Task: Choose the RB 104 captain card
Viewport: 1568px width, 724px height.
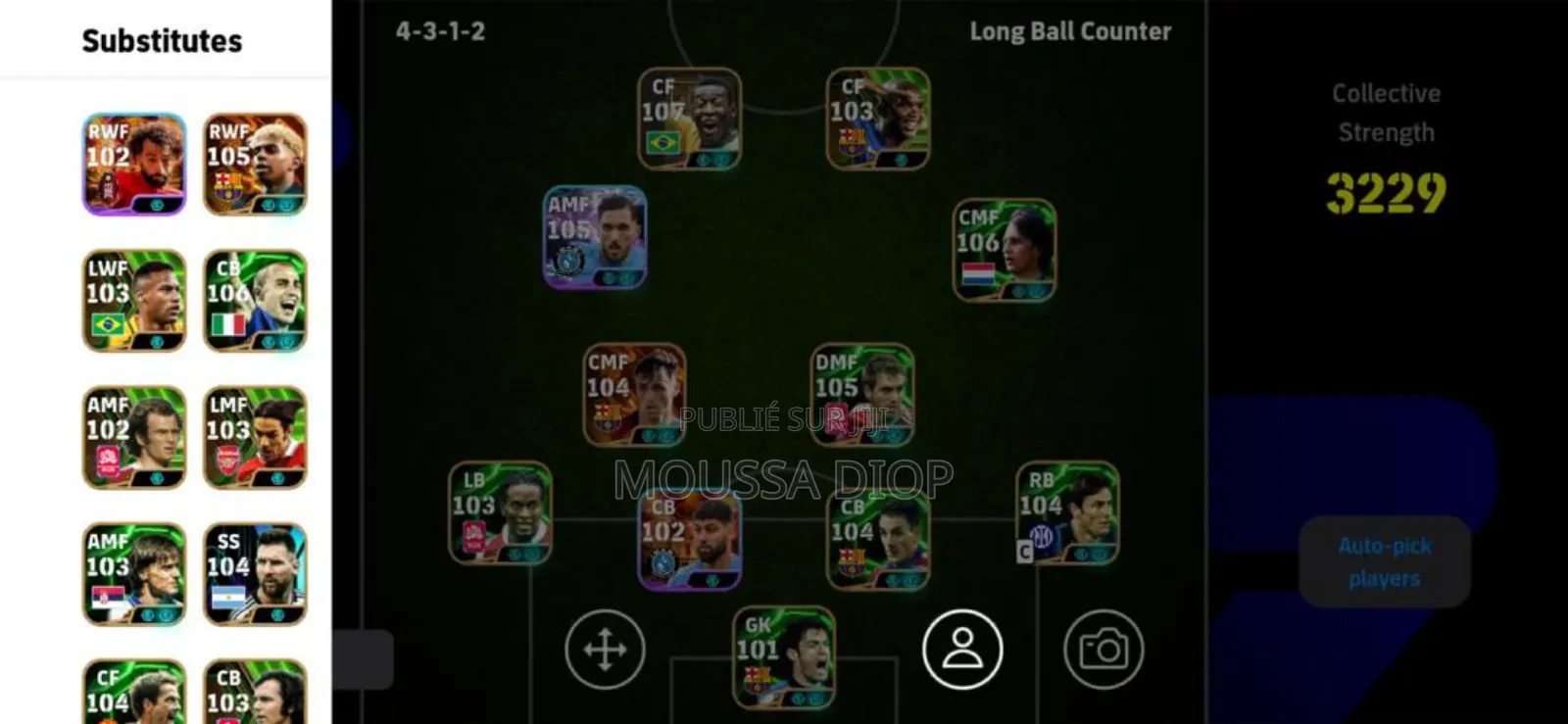Action: point(1067,512)
